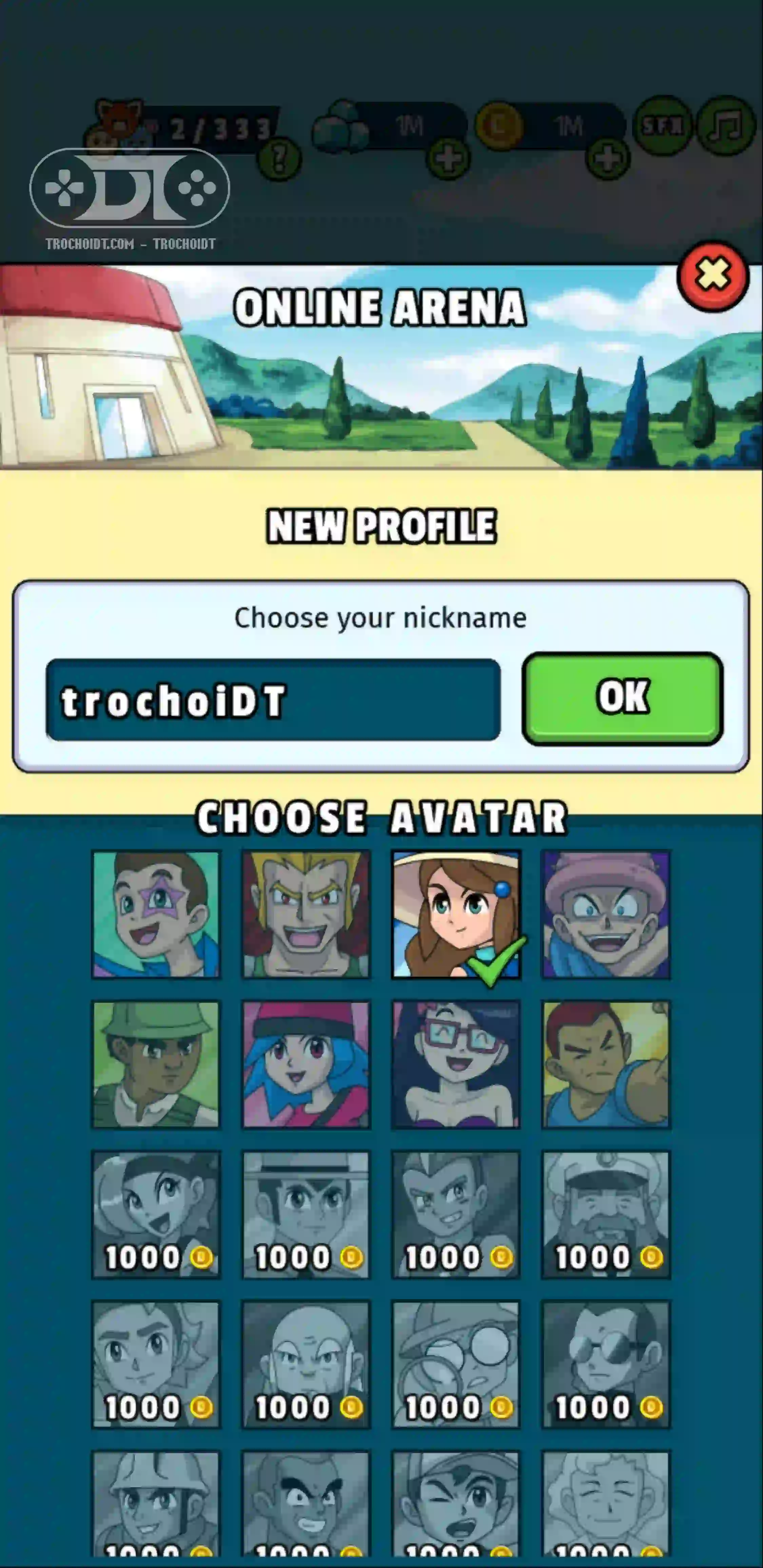Image resolution: width=763 pixels, height=1568 pixels.
Task: Select the red-haired man in blue tank avatar
Action: pyautogui.click(x=606, y=1065)
